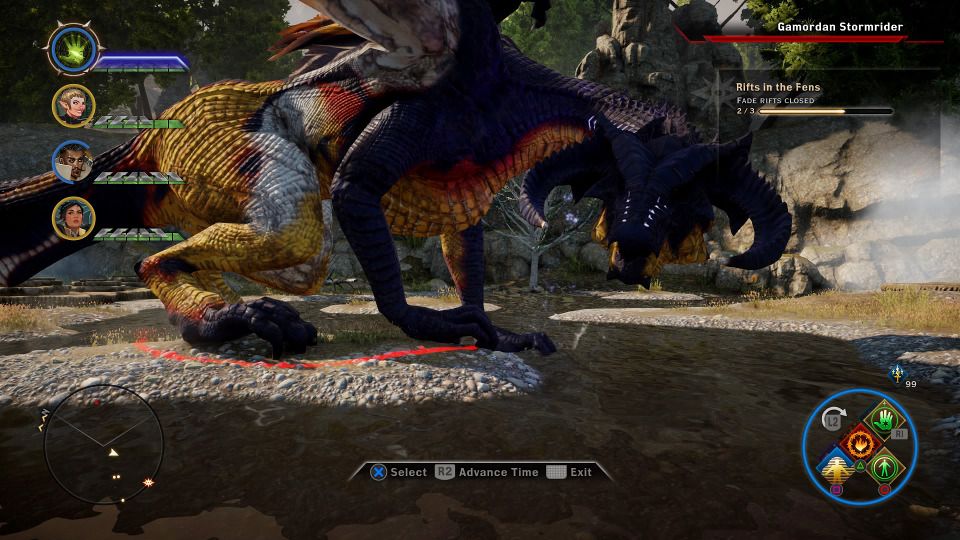Pick the dark-haired woman companion portrait
Screen dimensions: 960x540
(x=73, y=218)
